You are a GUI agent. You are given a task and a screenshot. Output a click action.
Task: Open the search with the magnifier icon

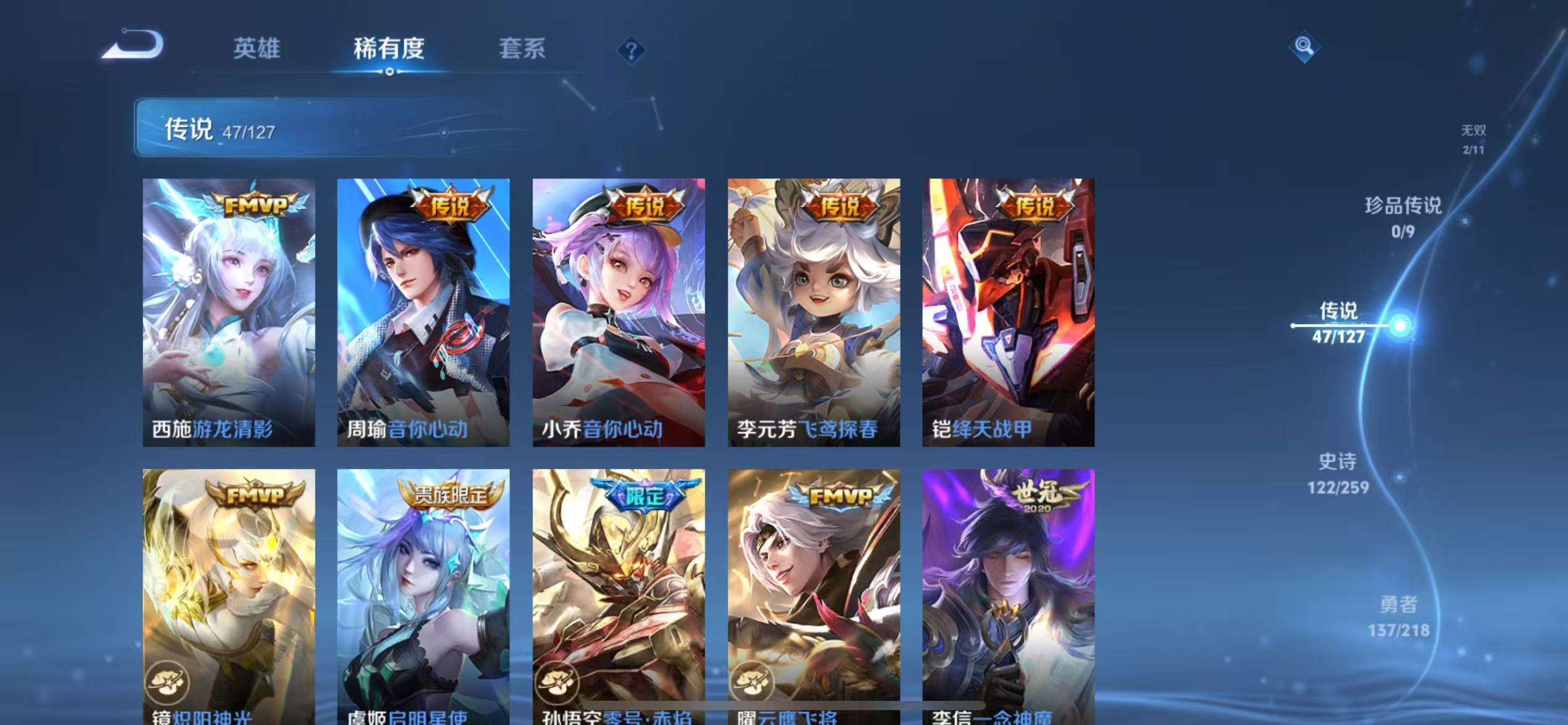(x=1304, y=46)
